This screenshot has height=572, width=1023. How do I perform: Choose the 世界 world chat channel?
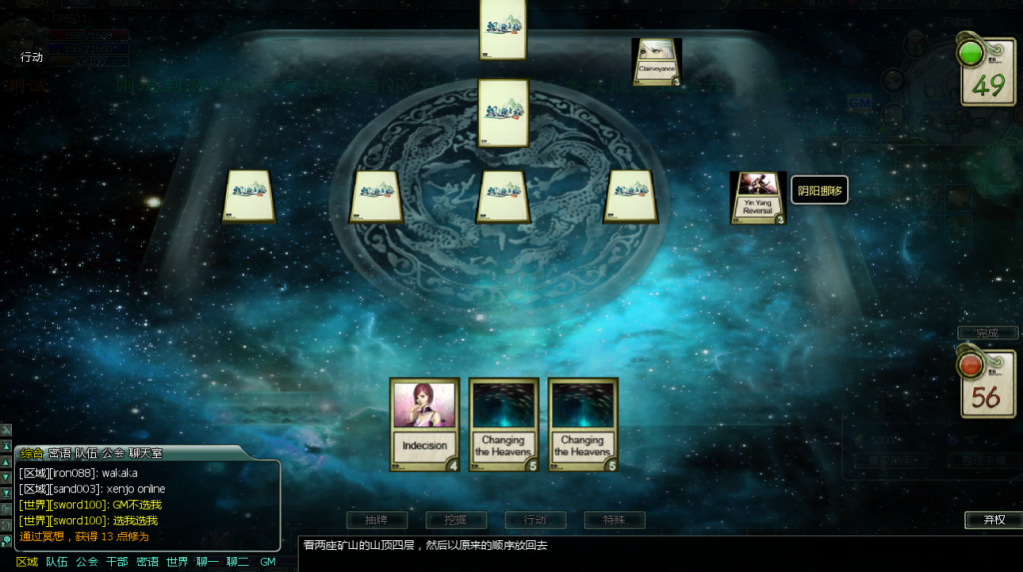pyautogui.click(x=177, y=562)
